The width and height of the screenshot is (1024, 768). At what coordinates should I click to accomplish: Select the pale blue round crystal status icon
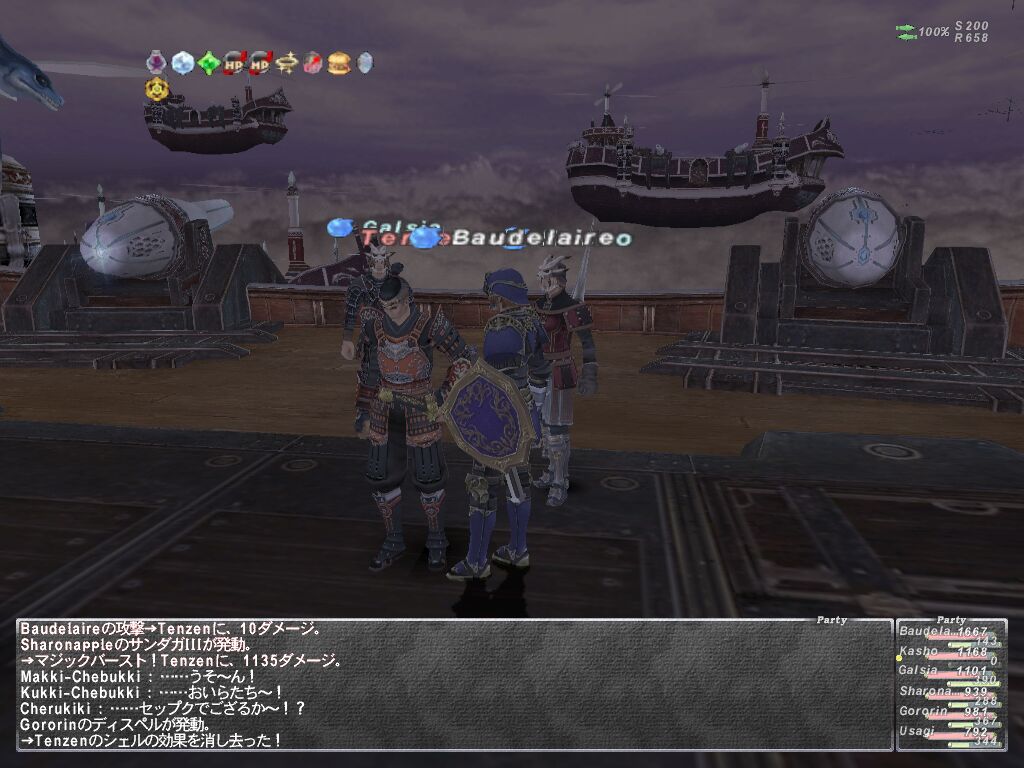pos(182,63)
